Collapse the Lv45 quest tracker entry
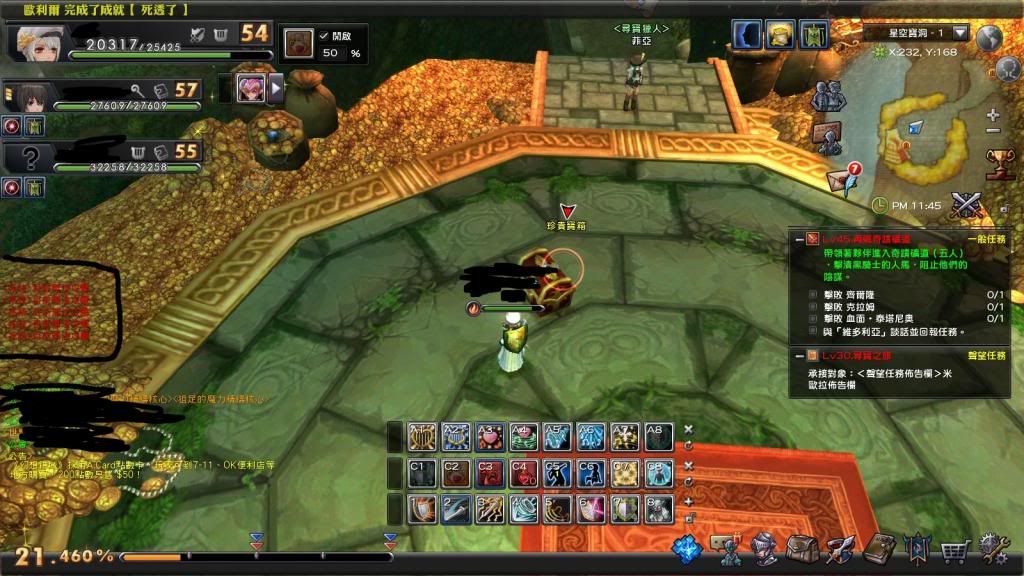Viewport: 1024px width, 576px height. click(797, 239)
